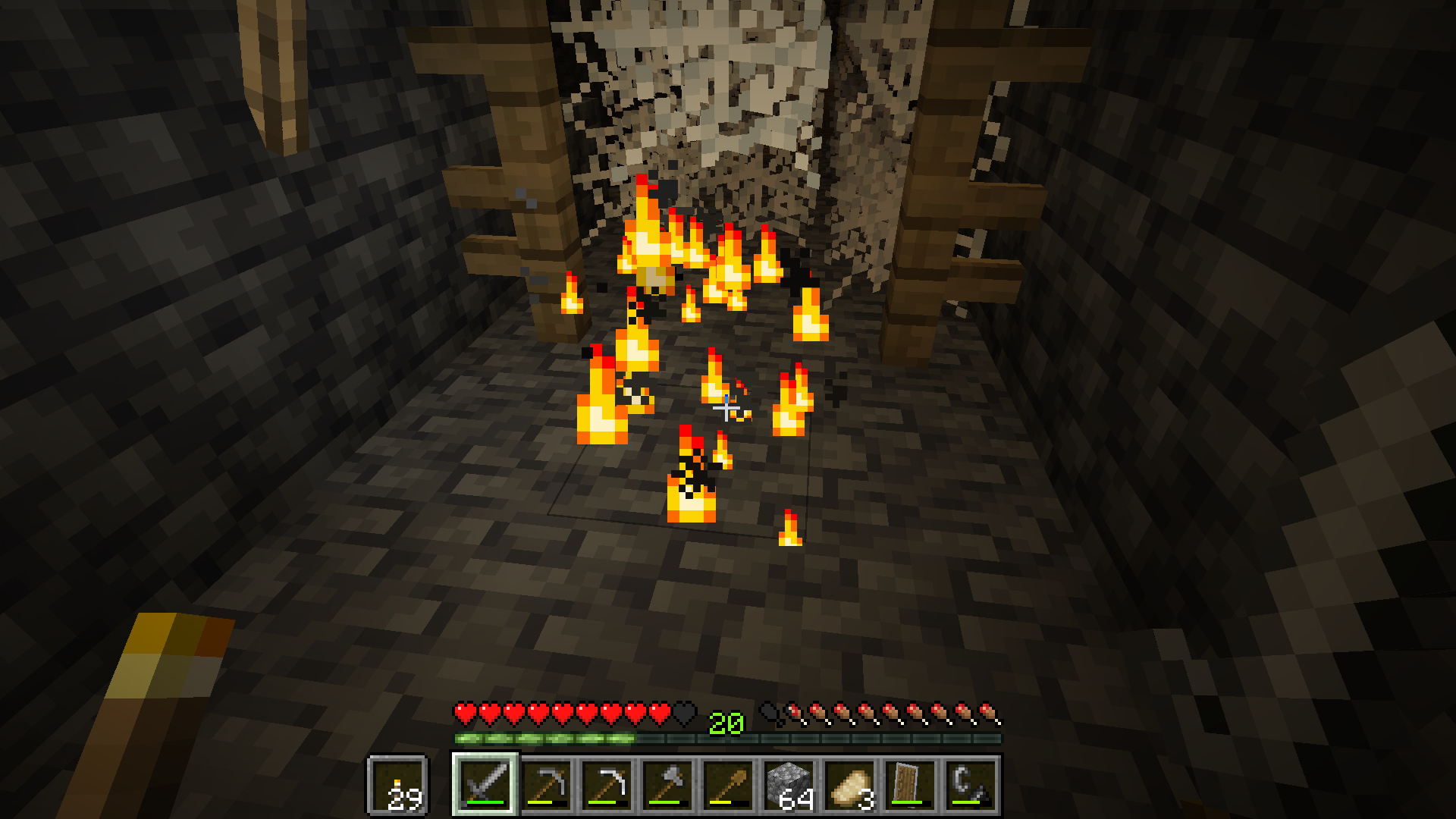Click the offhand torch slot
Screen dimensions: 1456x819
398,785
